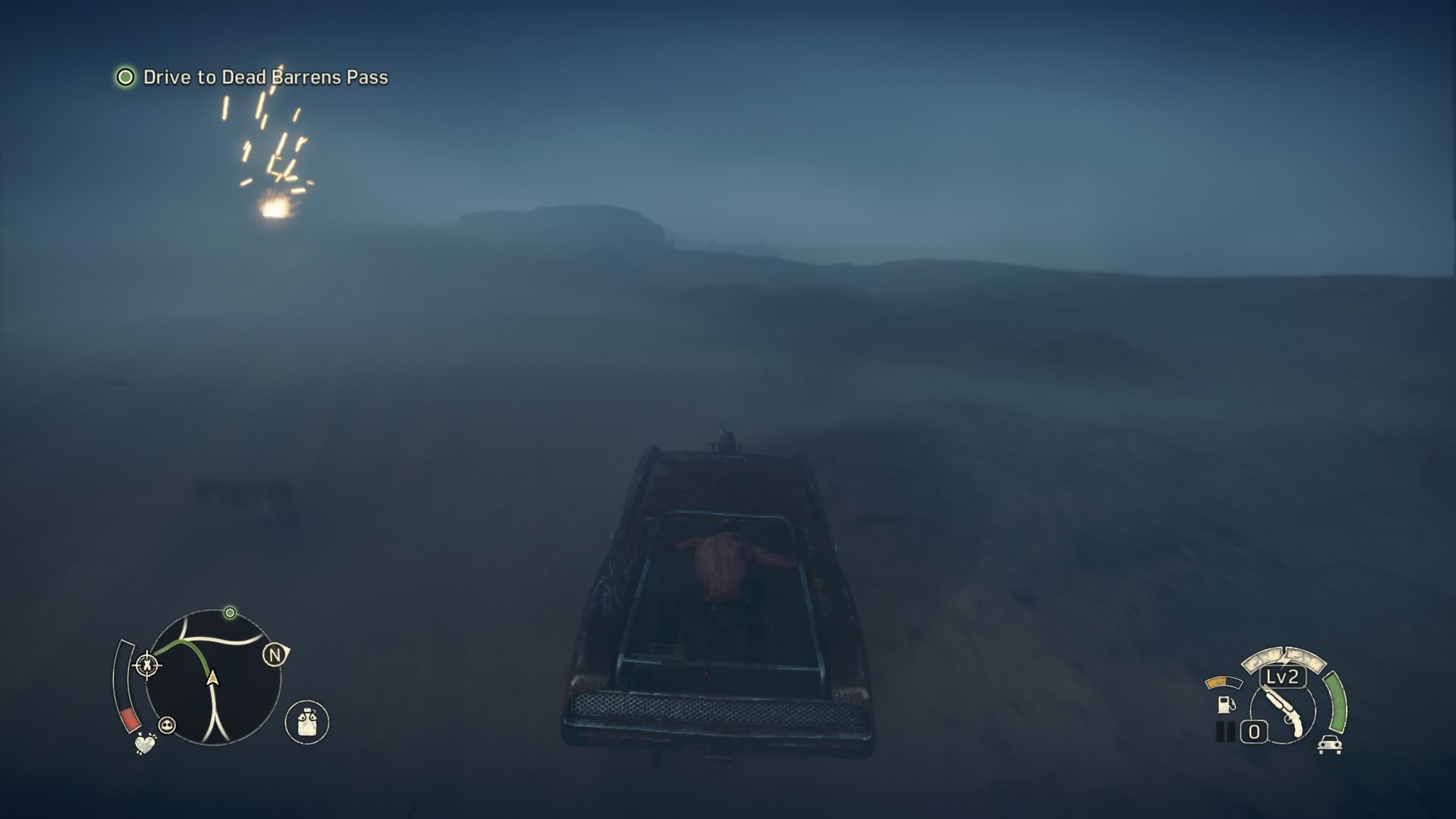Open the shotgun ammo counter box showing 0

point(1254,730)
